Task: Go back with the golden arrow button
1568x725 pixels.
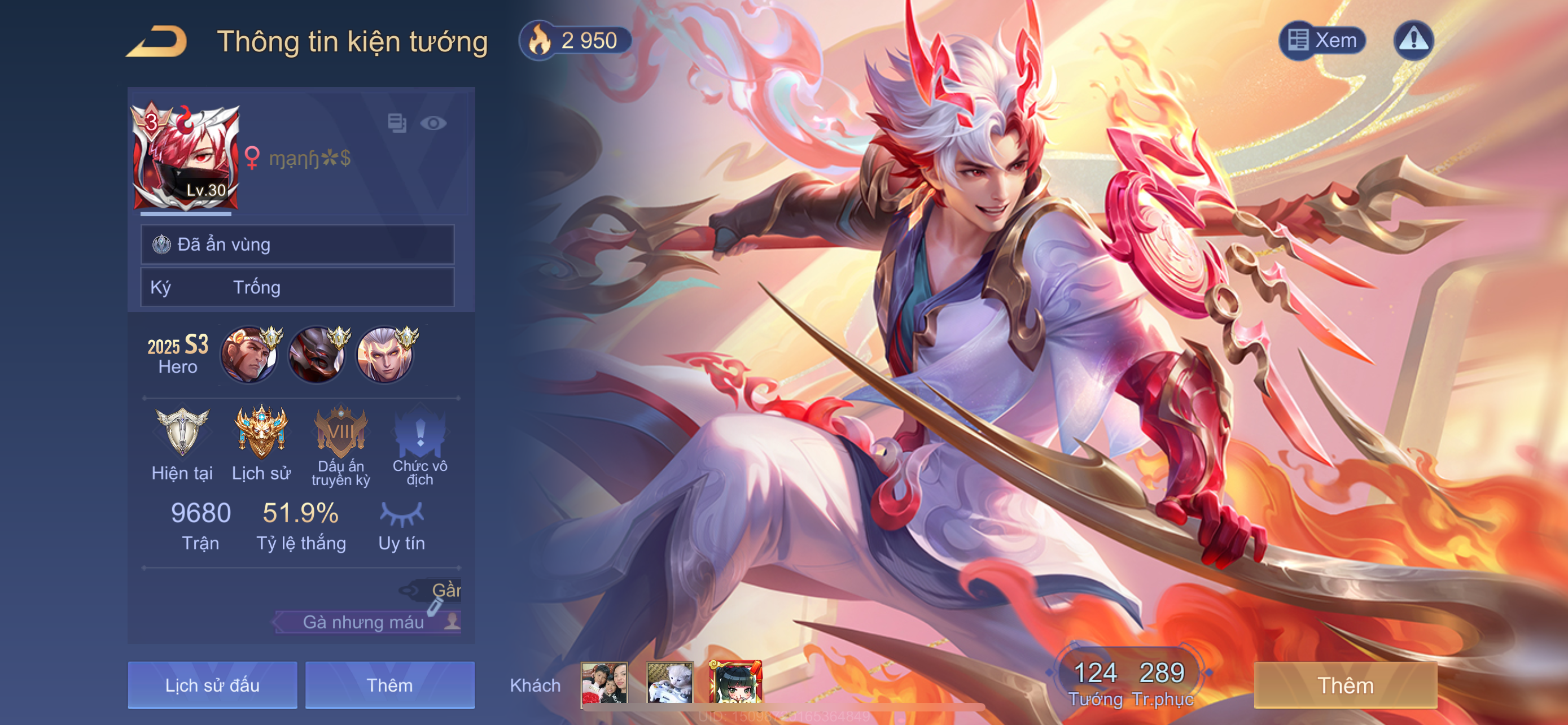Action: point(157,41)
